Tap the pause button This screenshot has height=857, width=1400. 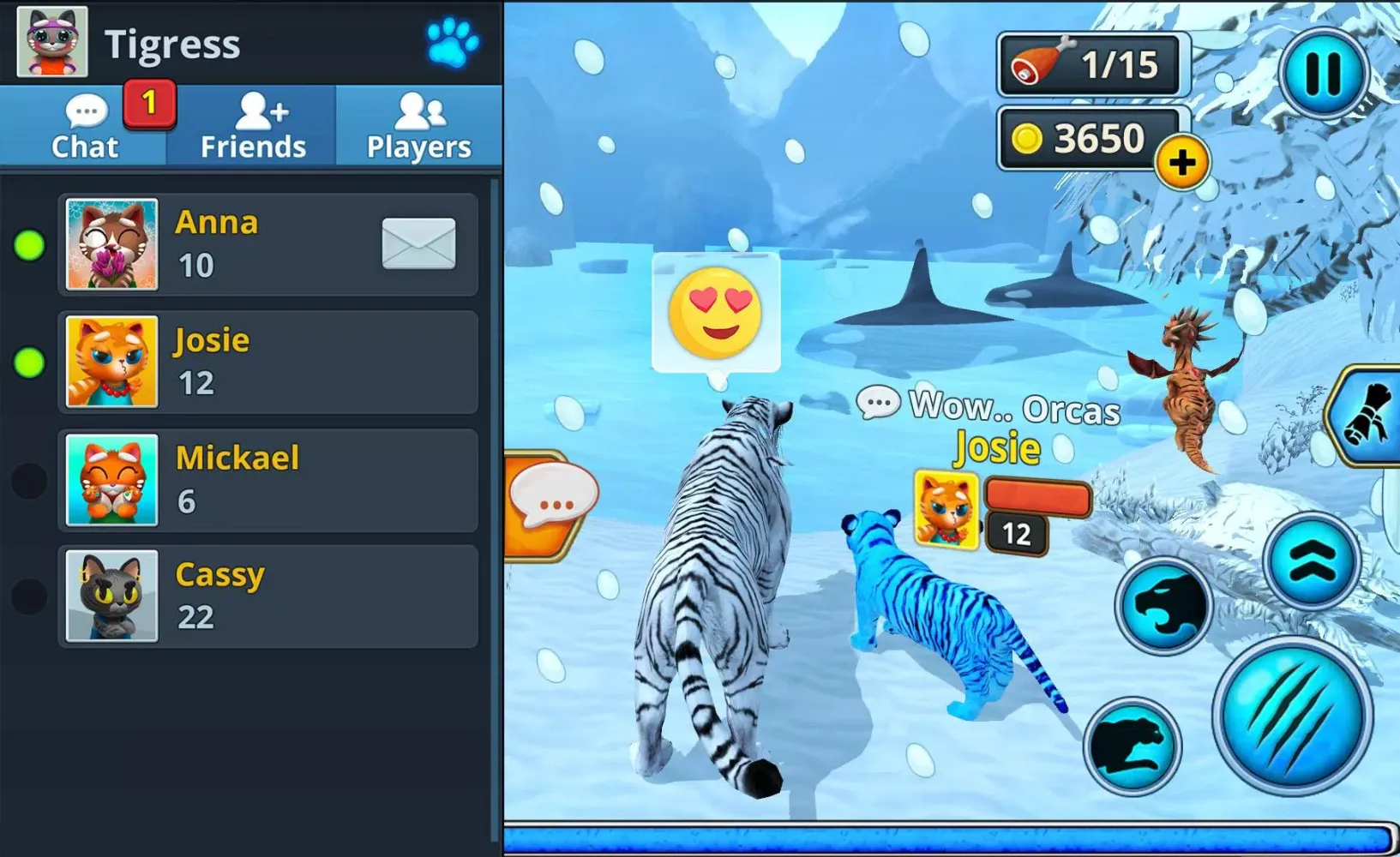point(1325,75)
